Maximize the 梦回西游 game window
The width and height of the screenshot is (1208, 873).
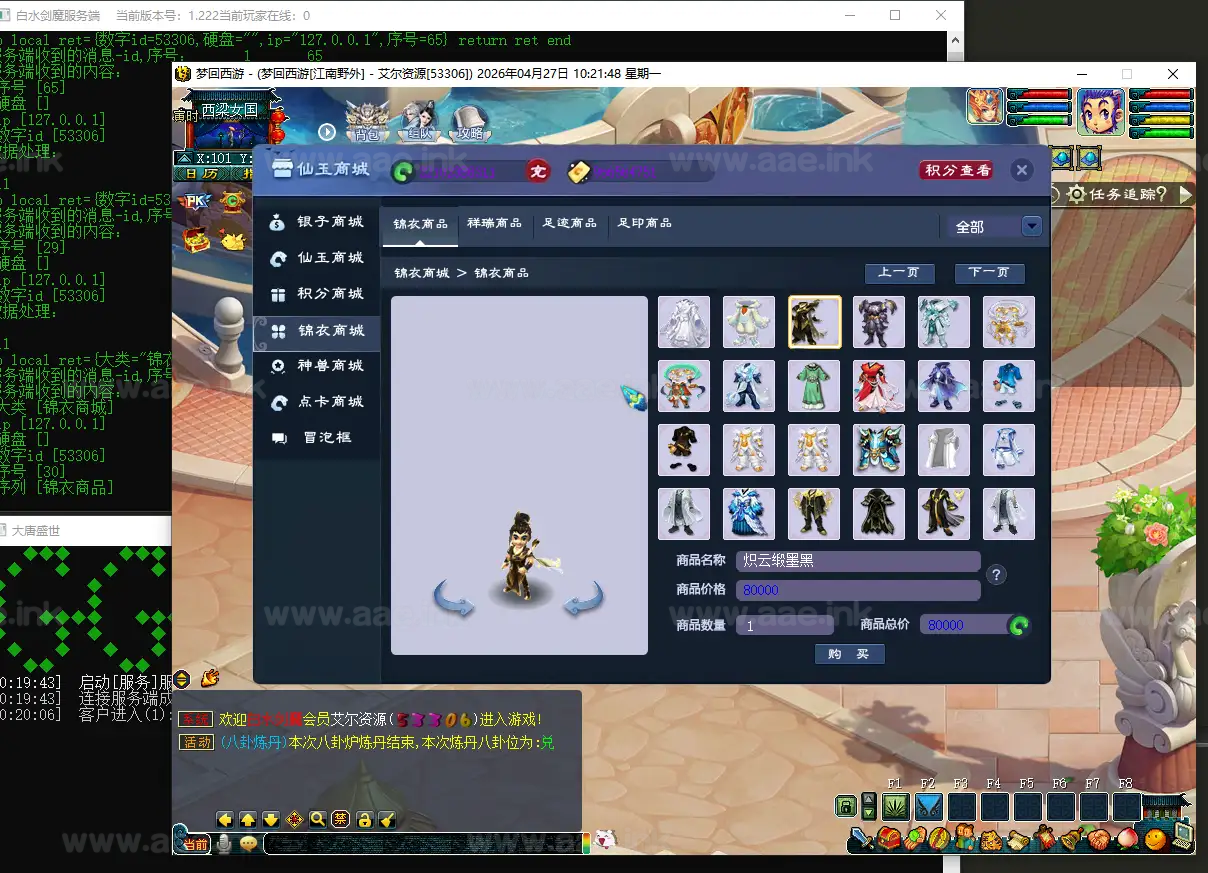point(1127,74)
